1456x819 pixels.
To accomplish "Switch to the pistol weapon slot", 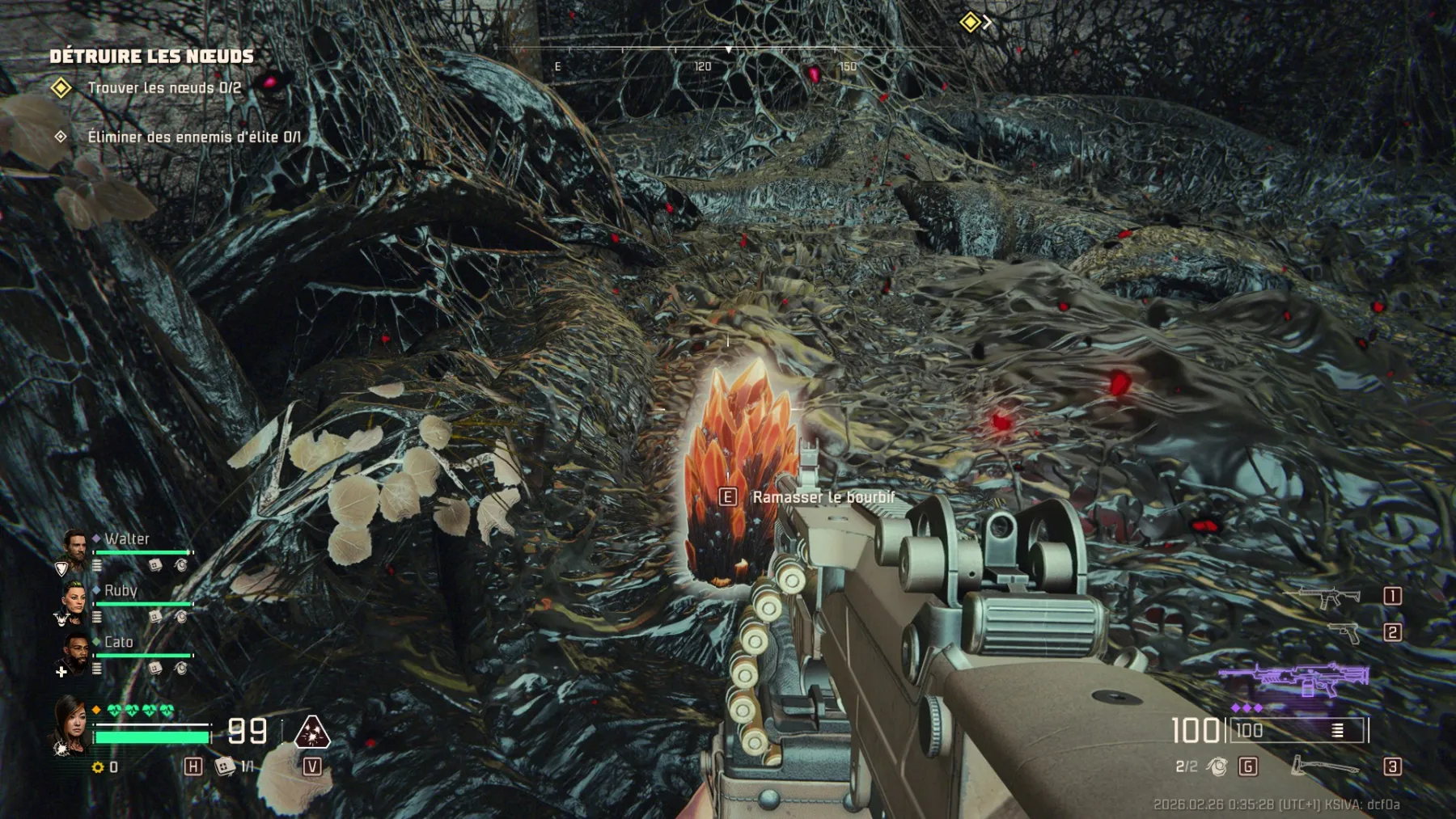I will coord(1344,632).
